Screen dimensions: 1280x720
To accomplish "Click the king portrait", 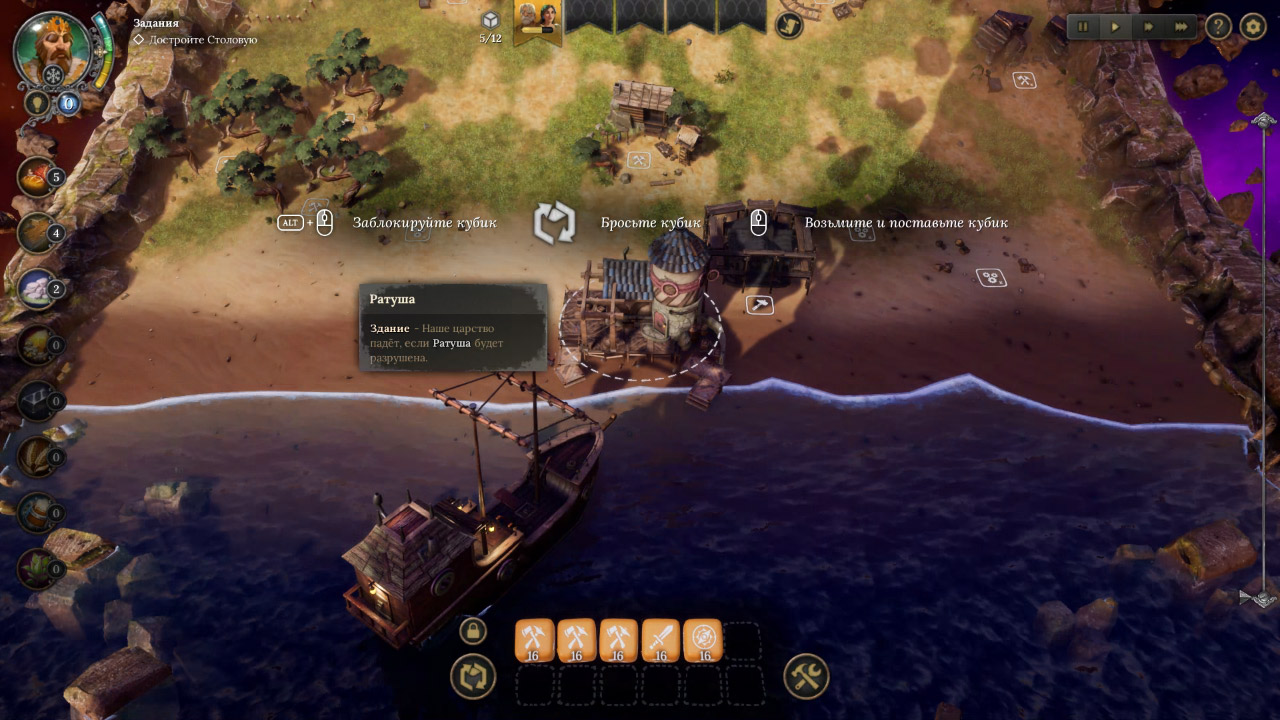I will [53, 50].
